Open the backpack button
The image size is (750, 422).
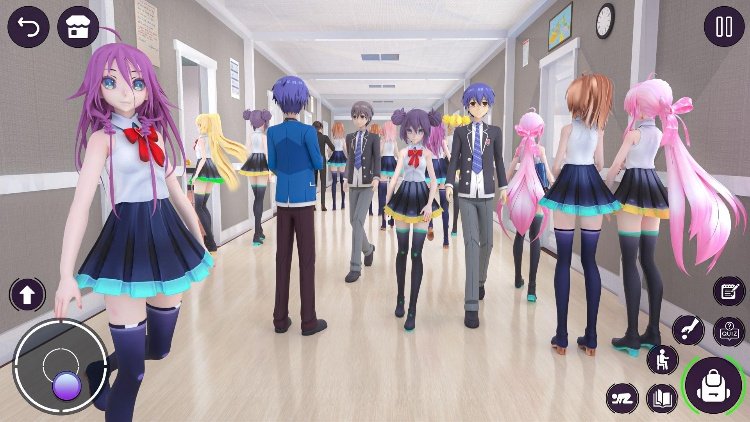point(714,384)
